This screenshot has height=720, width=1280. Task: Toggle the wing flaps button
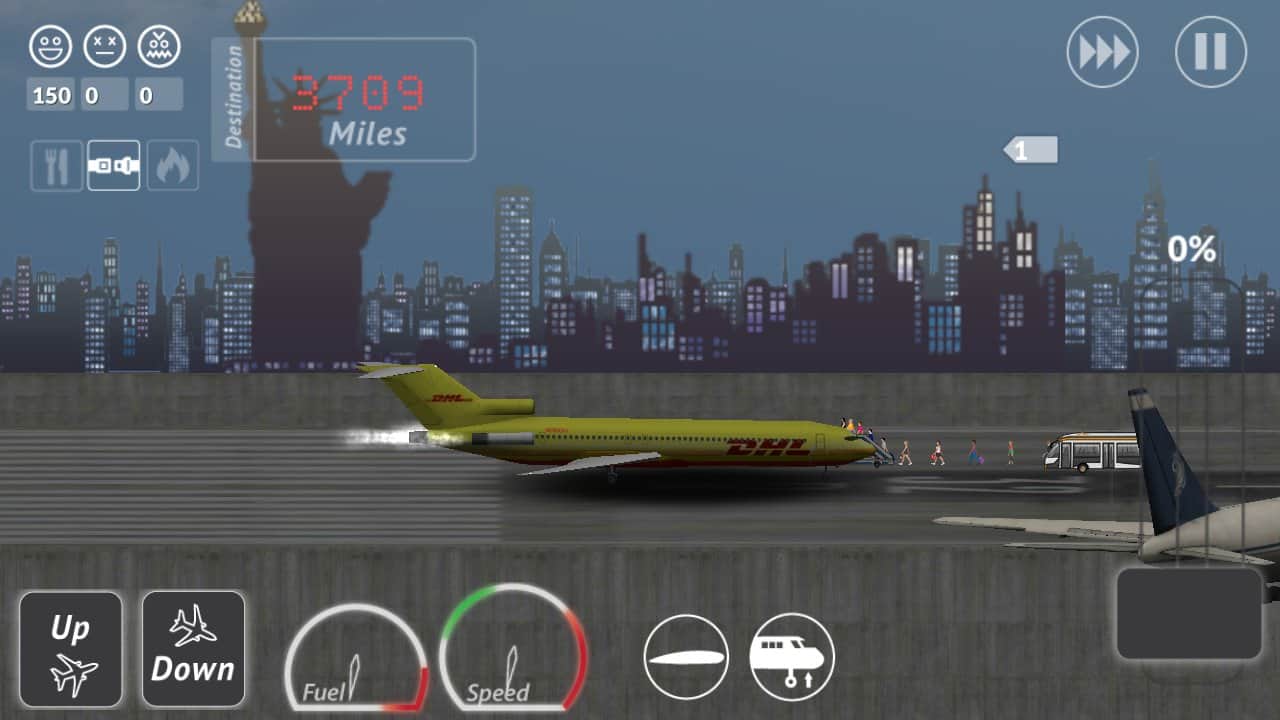pos(686,657)
